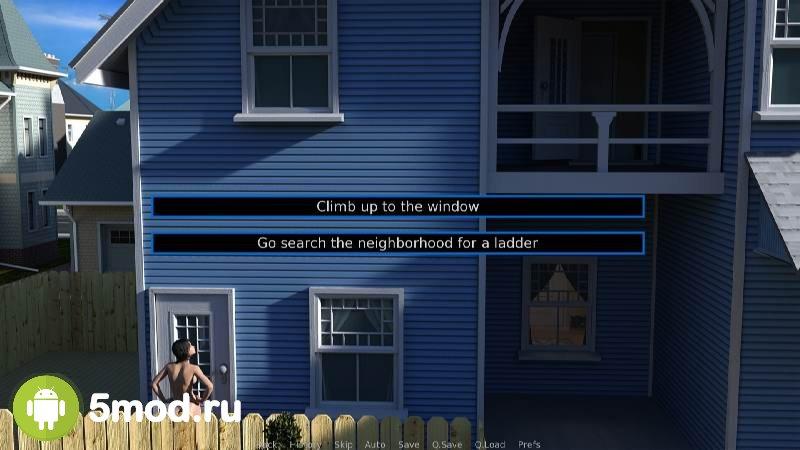This screenshot has width=800, height=450.
Task: Toggle Auto-advance mode
Action: tap(375, 444)
